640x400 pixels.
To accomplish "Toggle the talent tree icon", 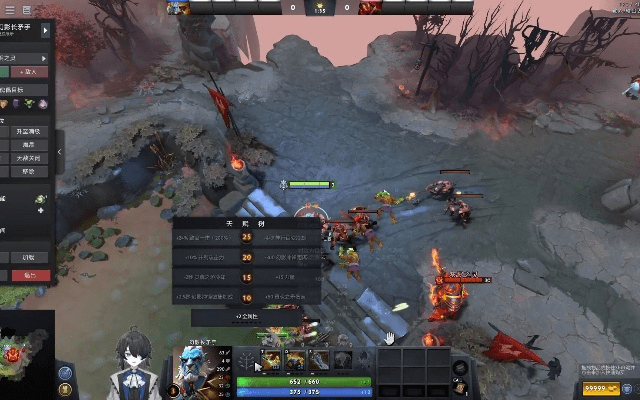I will tap(243, 361).
